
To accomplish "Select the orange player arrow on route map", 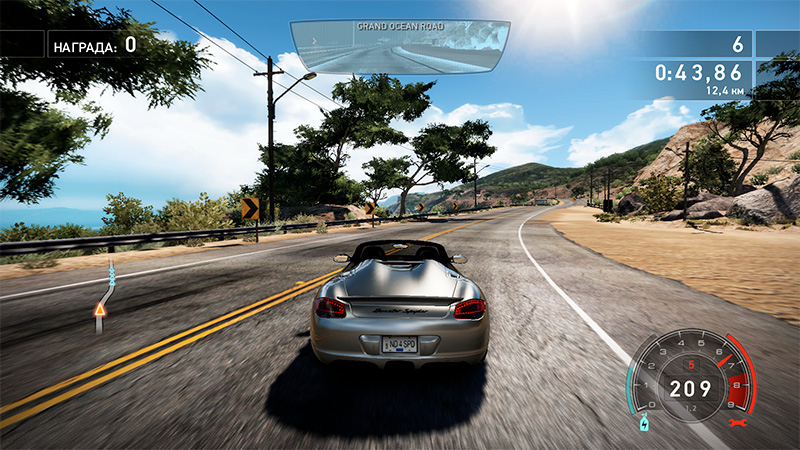I will 100,310.
